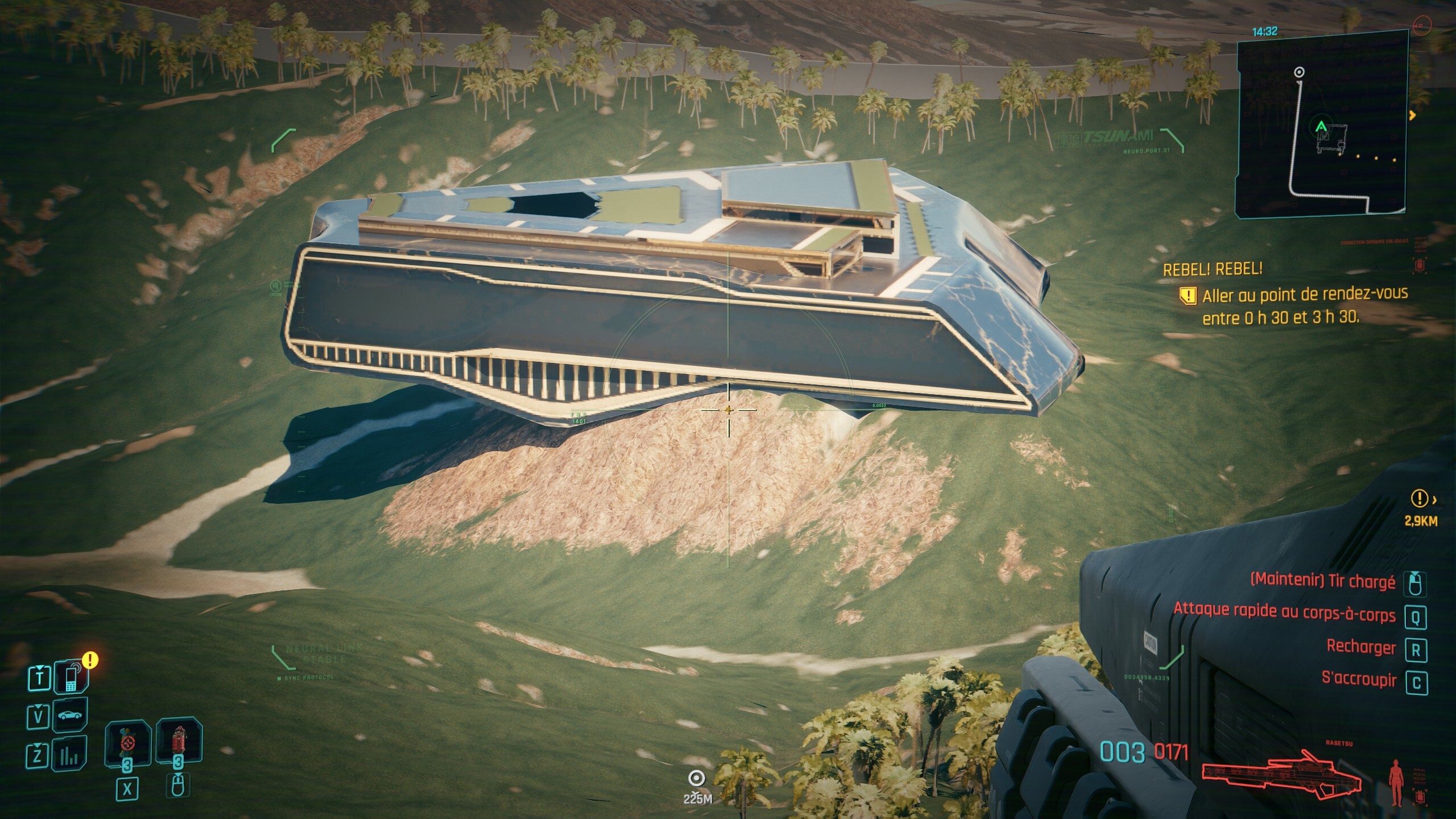Screen dimensions: 1456x819
Task: Open the REBEL! REBEL! quest tracker
Action: tap(1212, 269)
